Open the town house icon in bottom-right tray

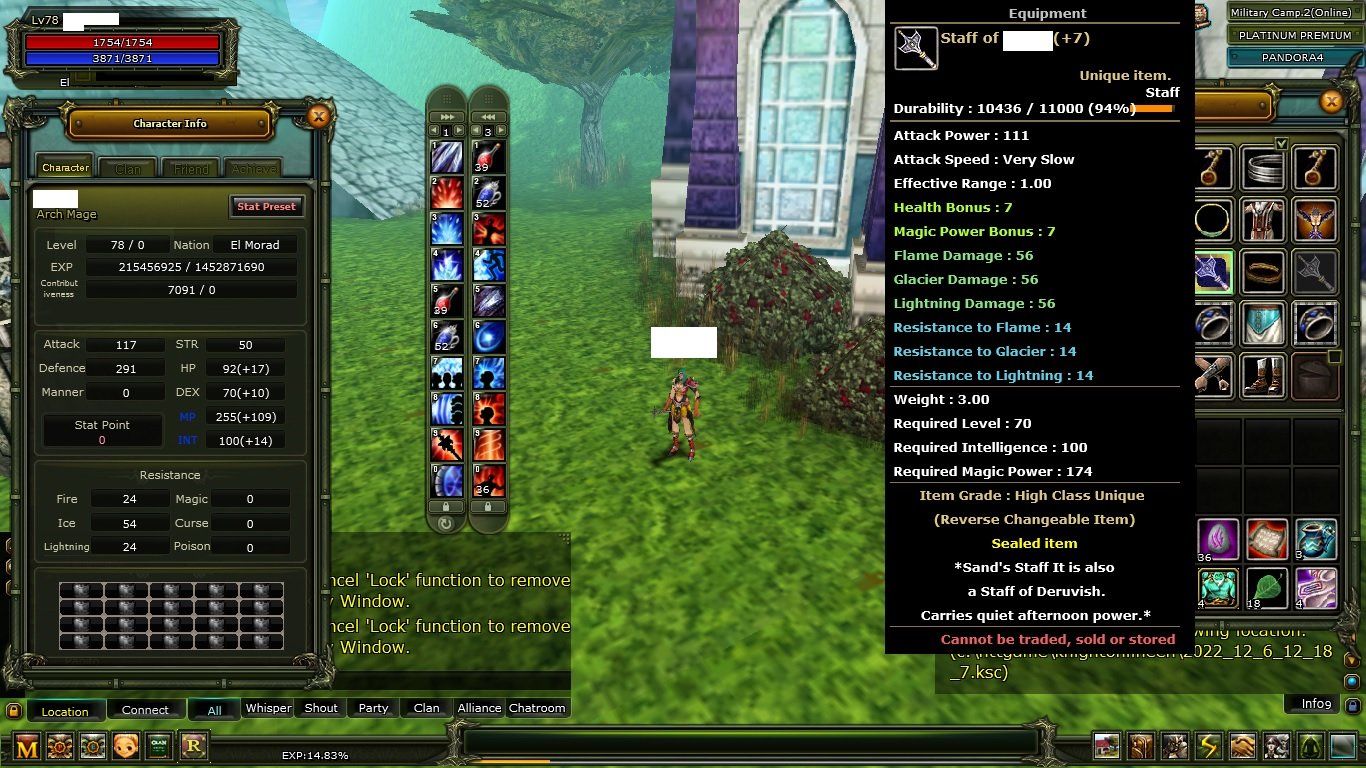[1106, 746]
